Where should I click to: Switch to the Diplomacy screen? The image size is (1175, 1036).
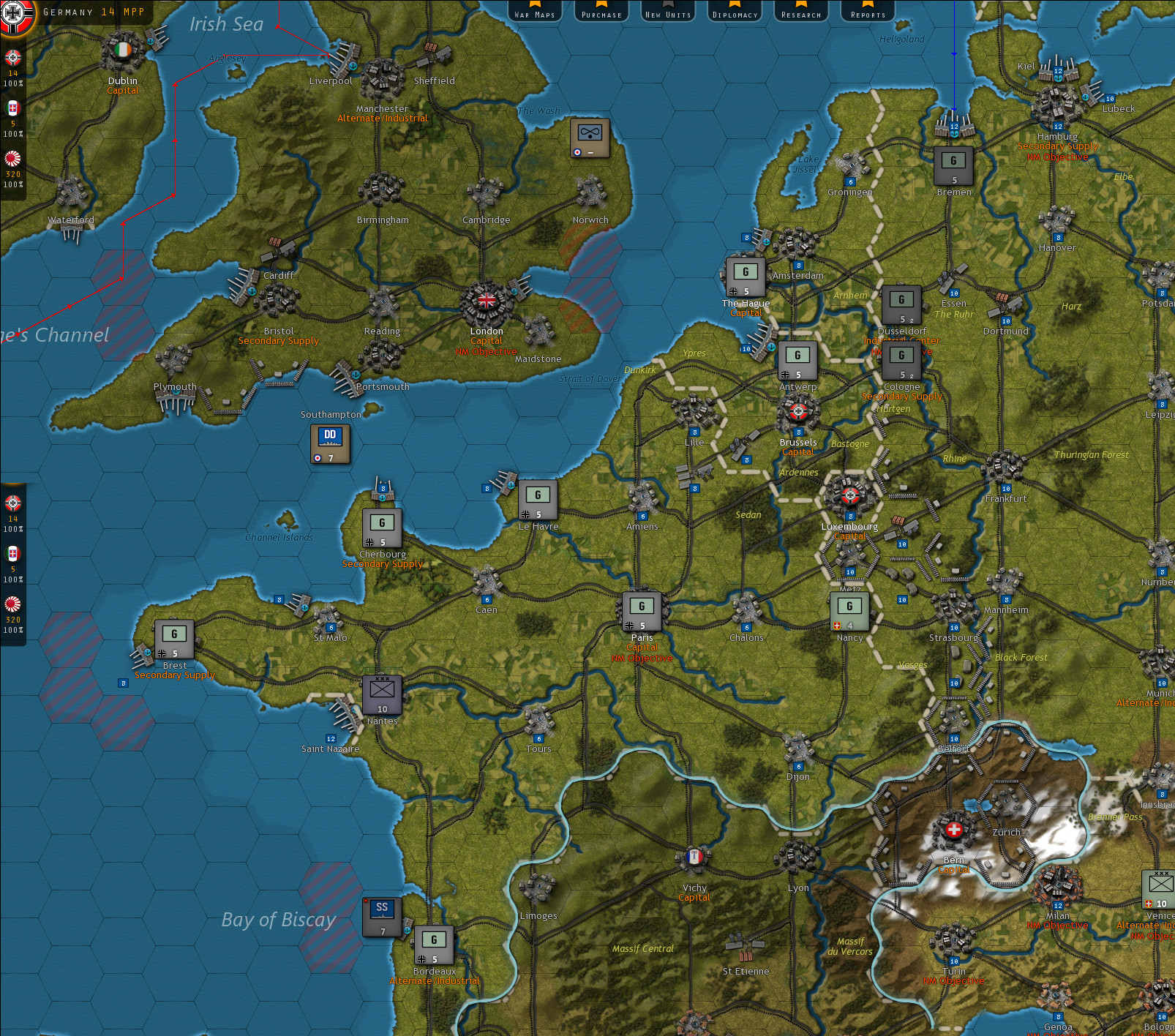click(734, 12)
